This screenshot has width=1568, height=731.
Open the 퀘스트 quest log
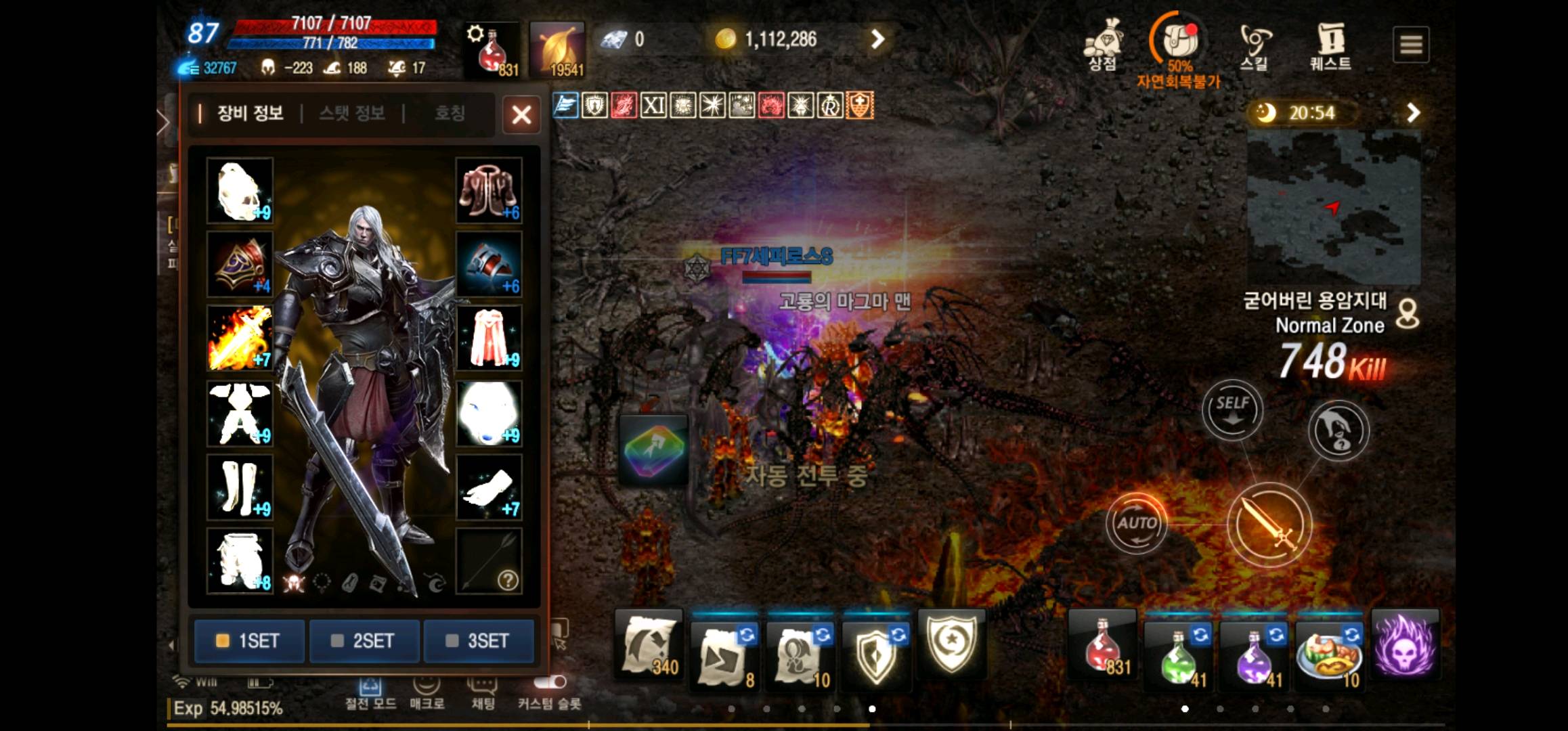pyautogui.click(x=1330, y=46)
